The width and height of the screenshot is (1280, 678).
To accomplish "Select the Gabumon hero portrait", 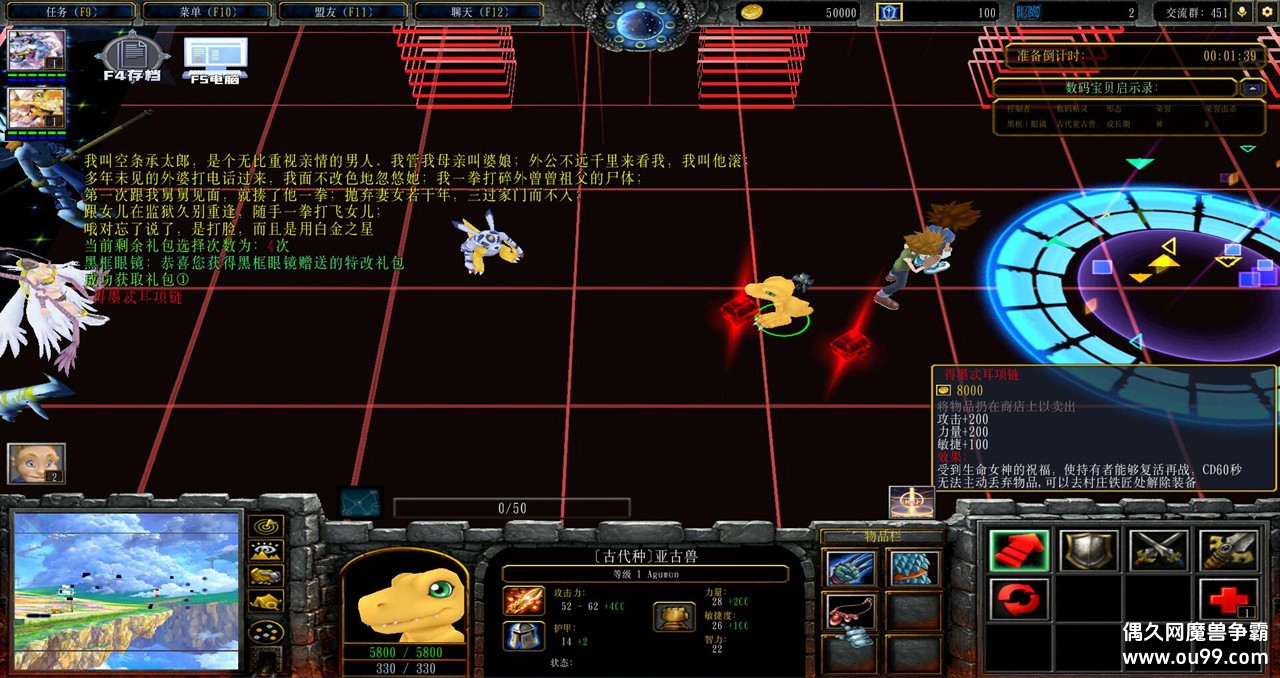I will 37,50.
